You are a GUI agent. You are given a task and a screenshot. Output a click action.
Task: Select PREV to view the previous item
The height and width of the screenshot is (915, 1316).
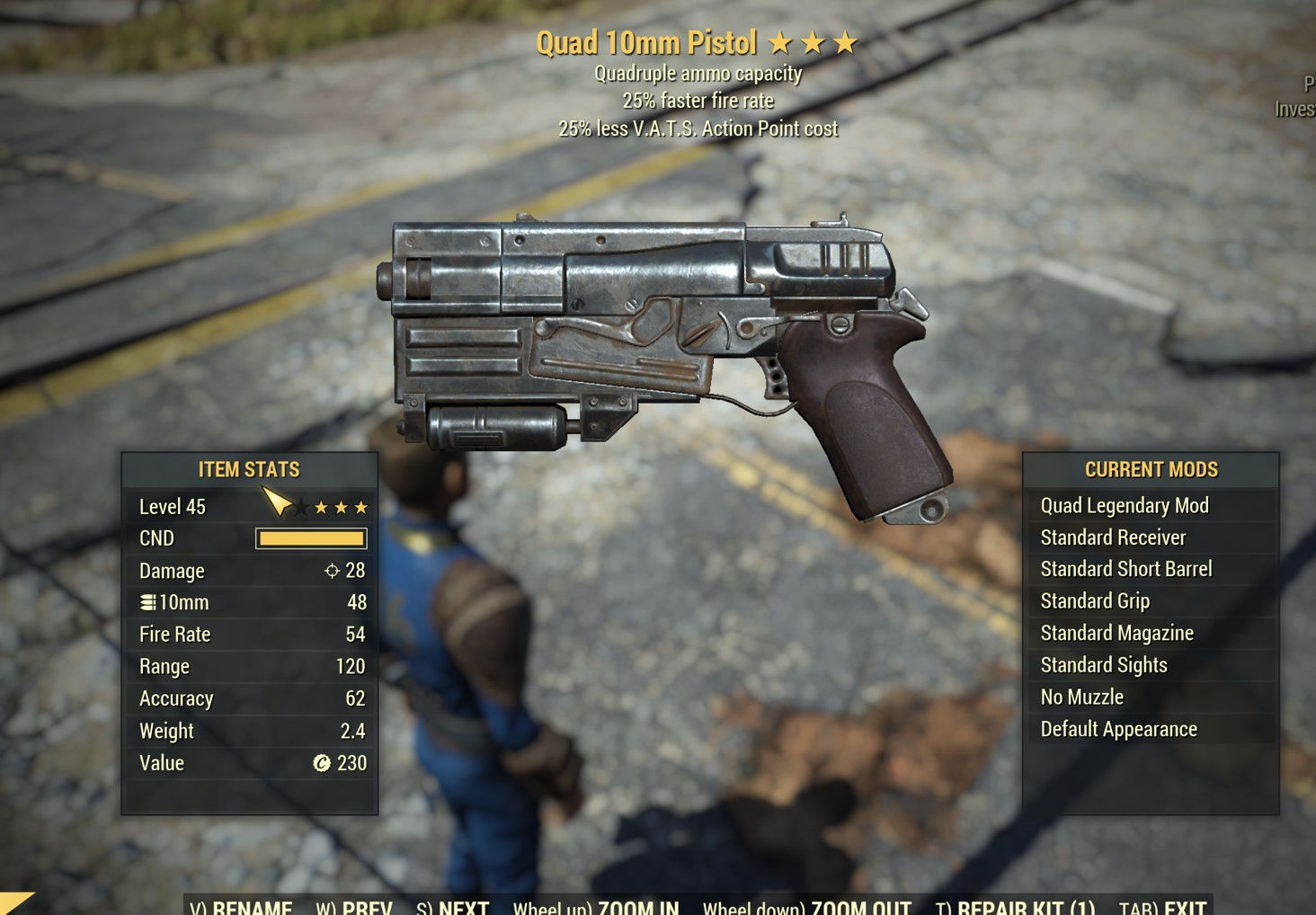click(365, 907)
